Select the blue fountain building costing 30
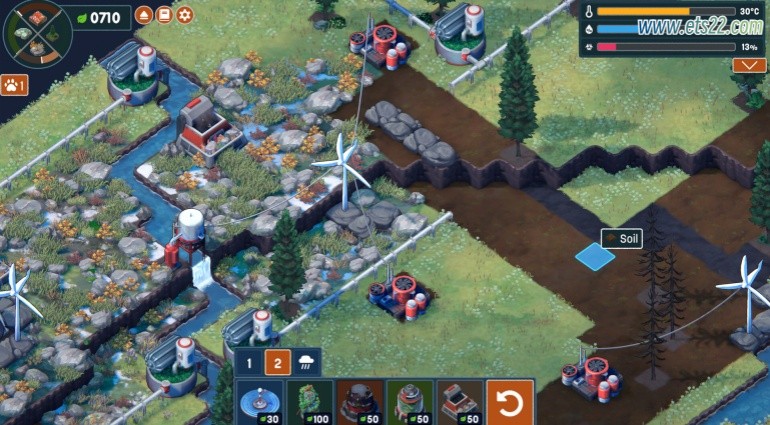The width and height of the screenshot is (770, 425). click(260, 402)
